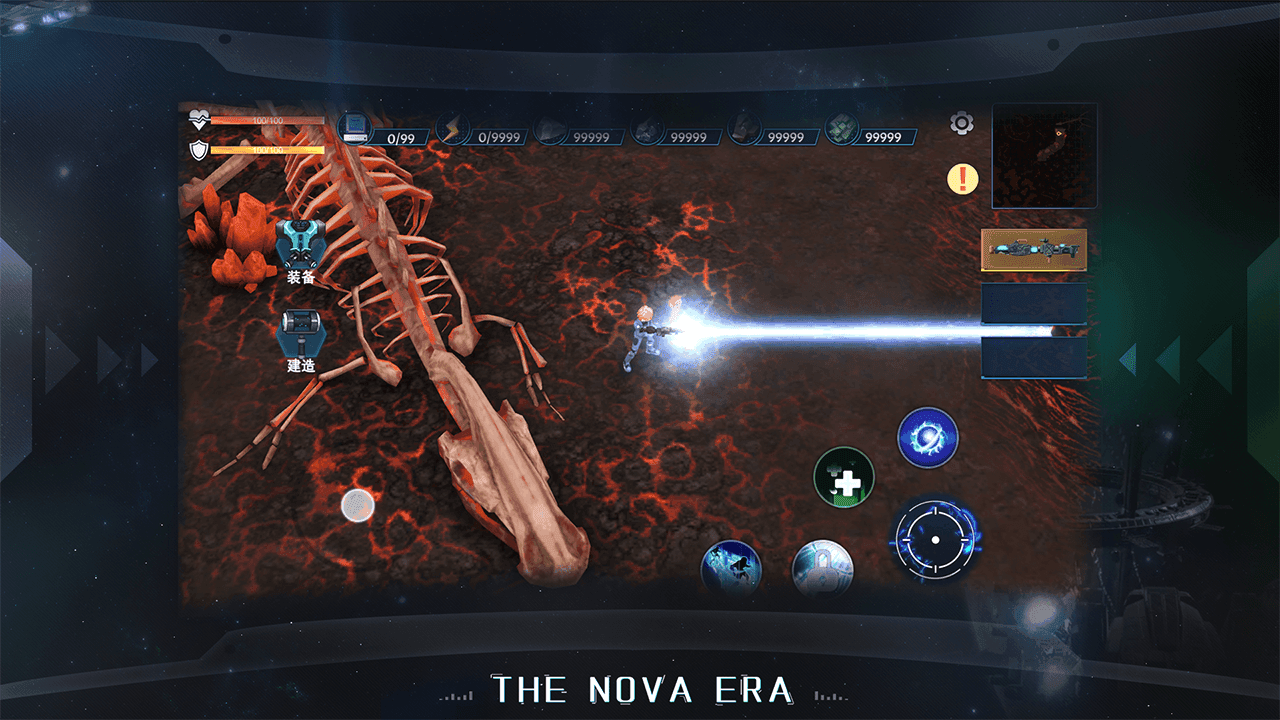Image resolution: width=1280 pixels, height=720 pixels.
Task: Click the yellow exclamation alert icon
Action: tap(962, 180)
